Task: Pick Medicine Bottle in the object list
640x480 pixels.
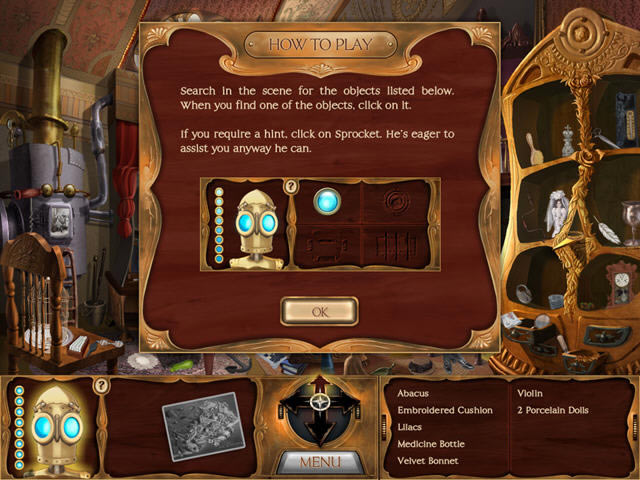Action: [x=431, y=444]
